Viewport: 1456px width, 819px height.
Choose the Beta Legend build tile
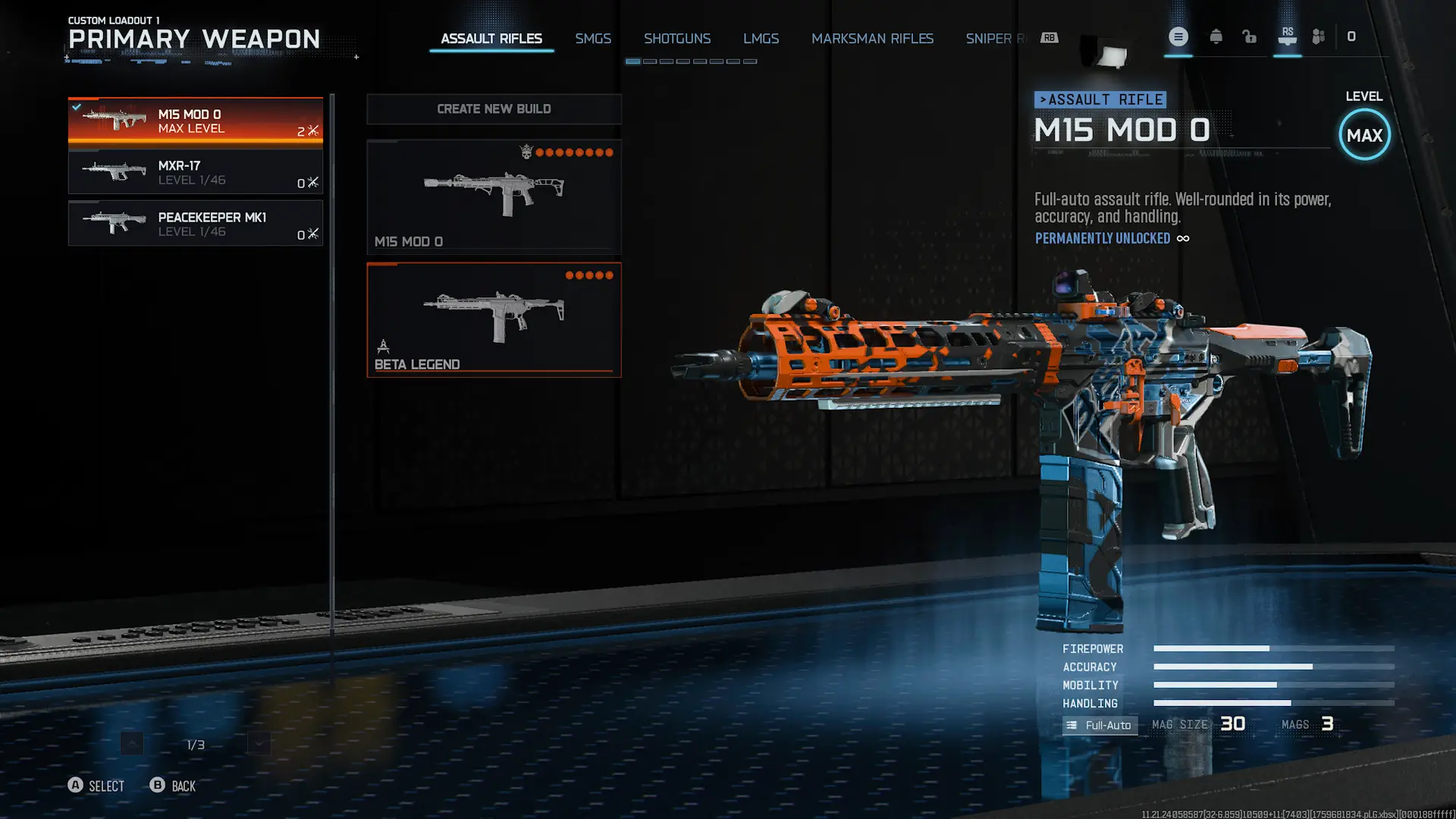(x=494, y=319)
